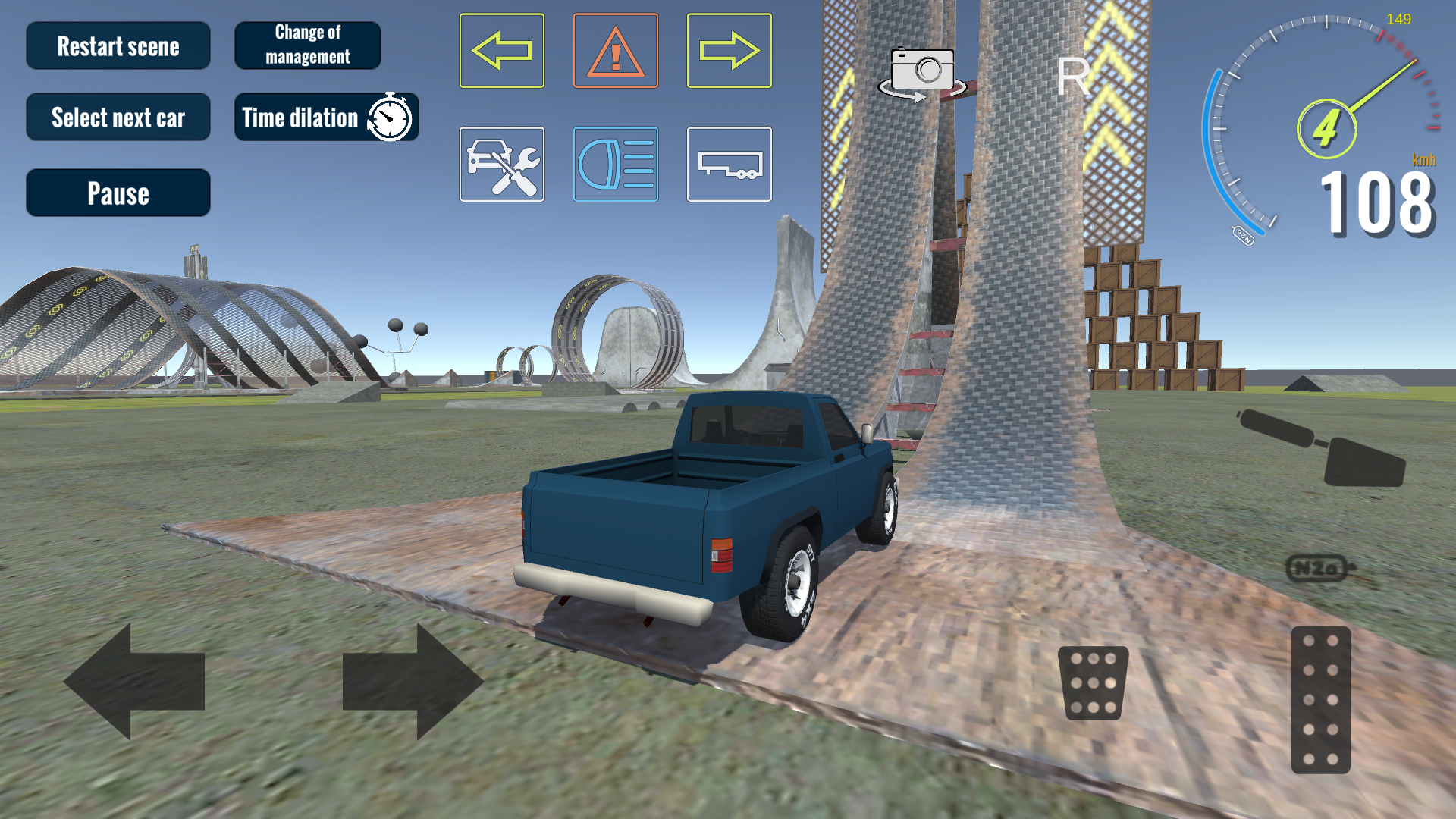
Task: Toggle the headlights on
Action: [616, 165]
